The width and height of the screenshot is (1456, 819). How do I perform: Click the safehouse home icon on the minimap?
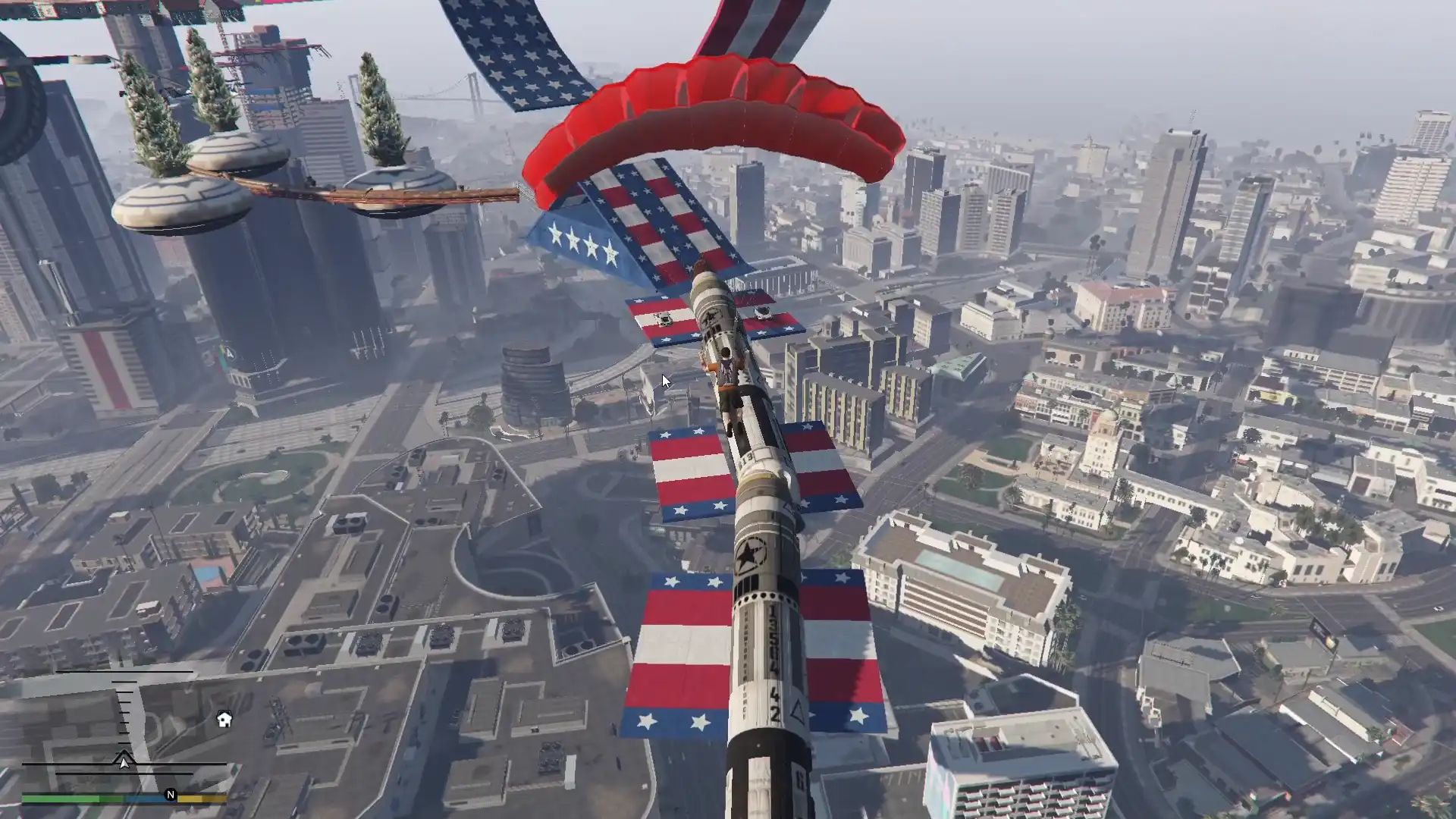pos(224,718)
